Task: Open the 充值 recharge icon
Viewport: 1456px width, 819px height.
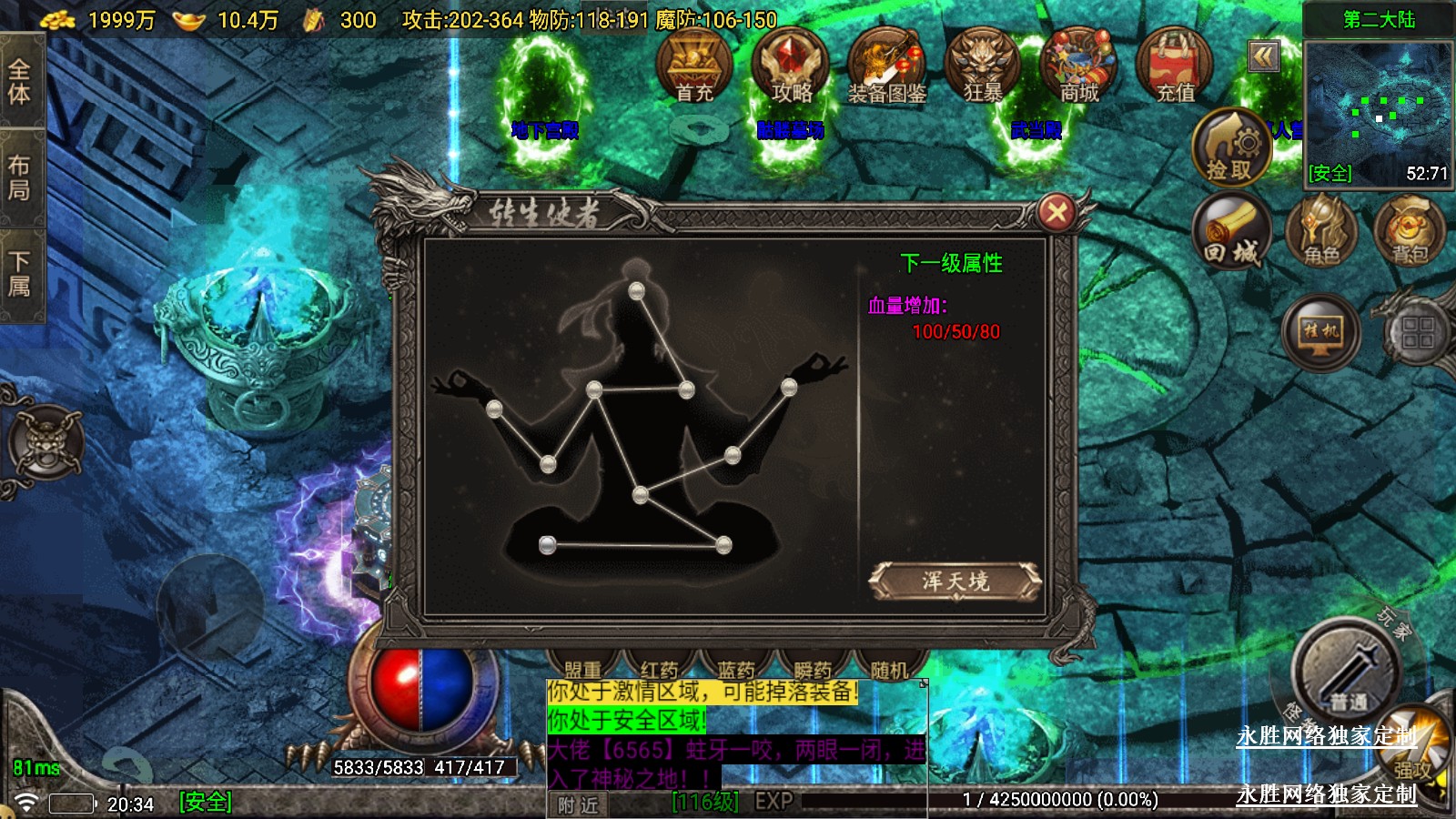Action: pos(1175,66)
